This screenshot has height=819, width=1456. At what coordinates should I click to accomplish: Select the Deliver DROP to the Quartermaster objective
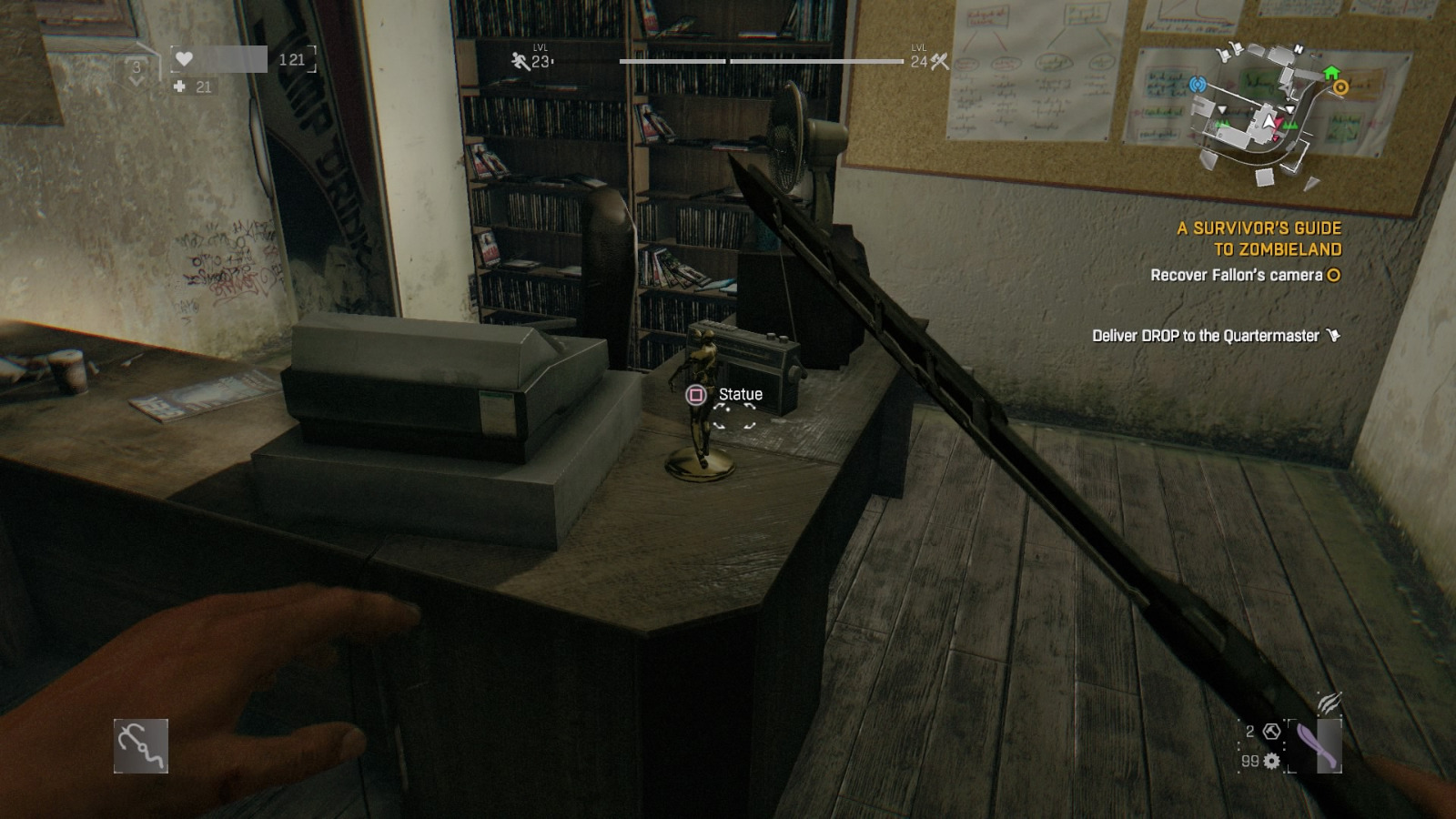1206,335
